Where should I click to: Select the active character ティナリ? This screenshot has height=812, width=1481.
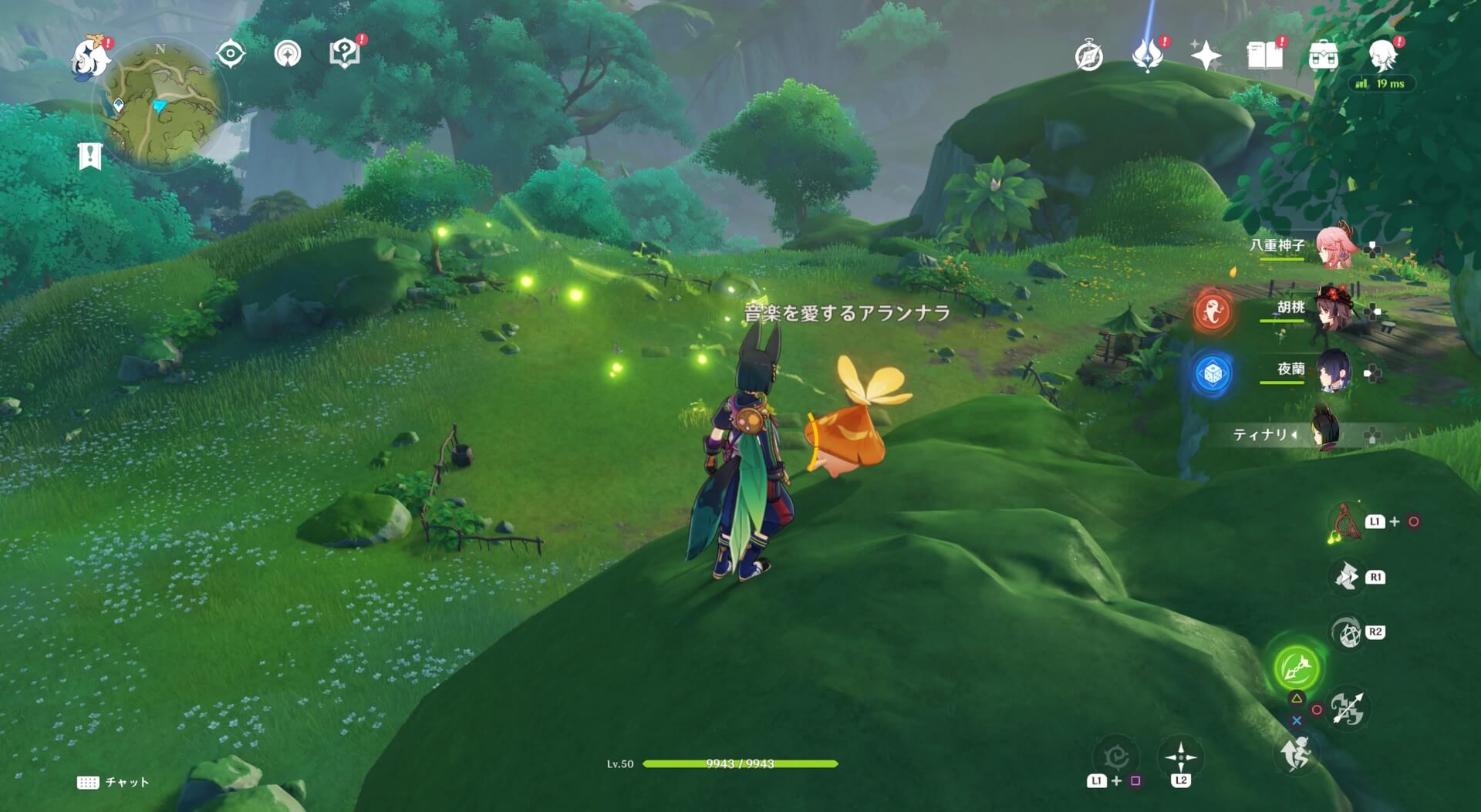click(x=1325, y=433)
